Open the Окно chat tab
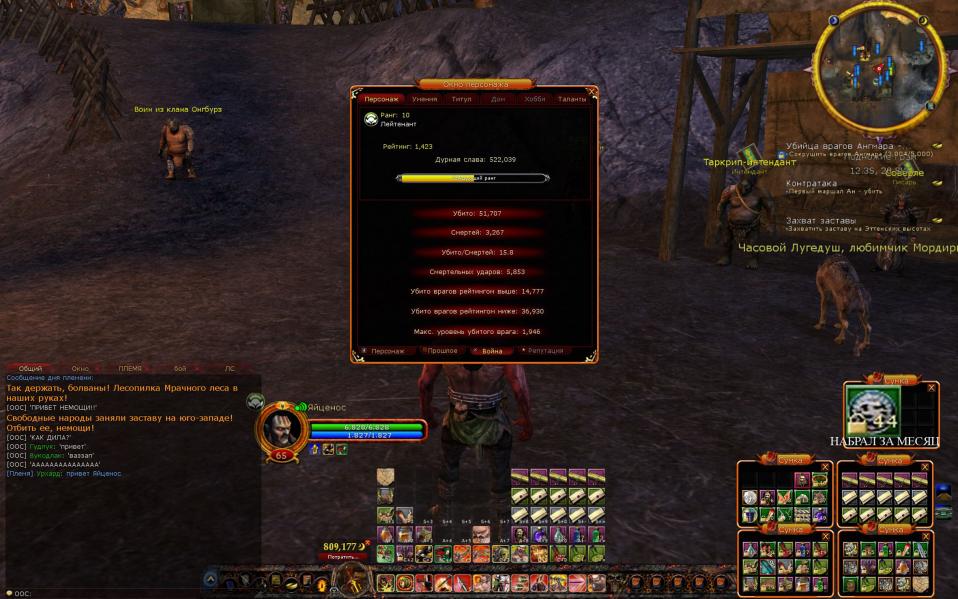The width and height of the screenshot is (958, 599). [x=81, y=369]
